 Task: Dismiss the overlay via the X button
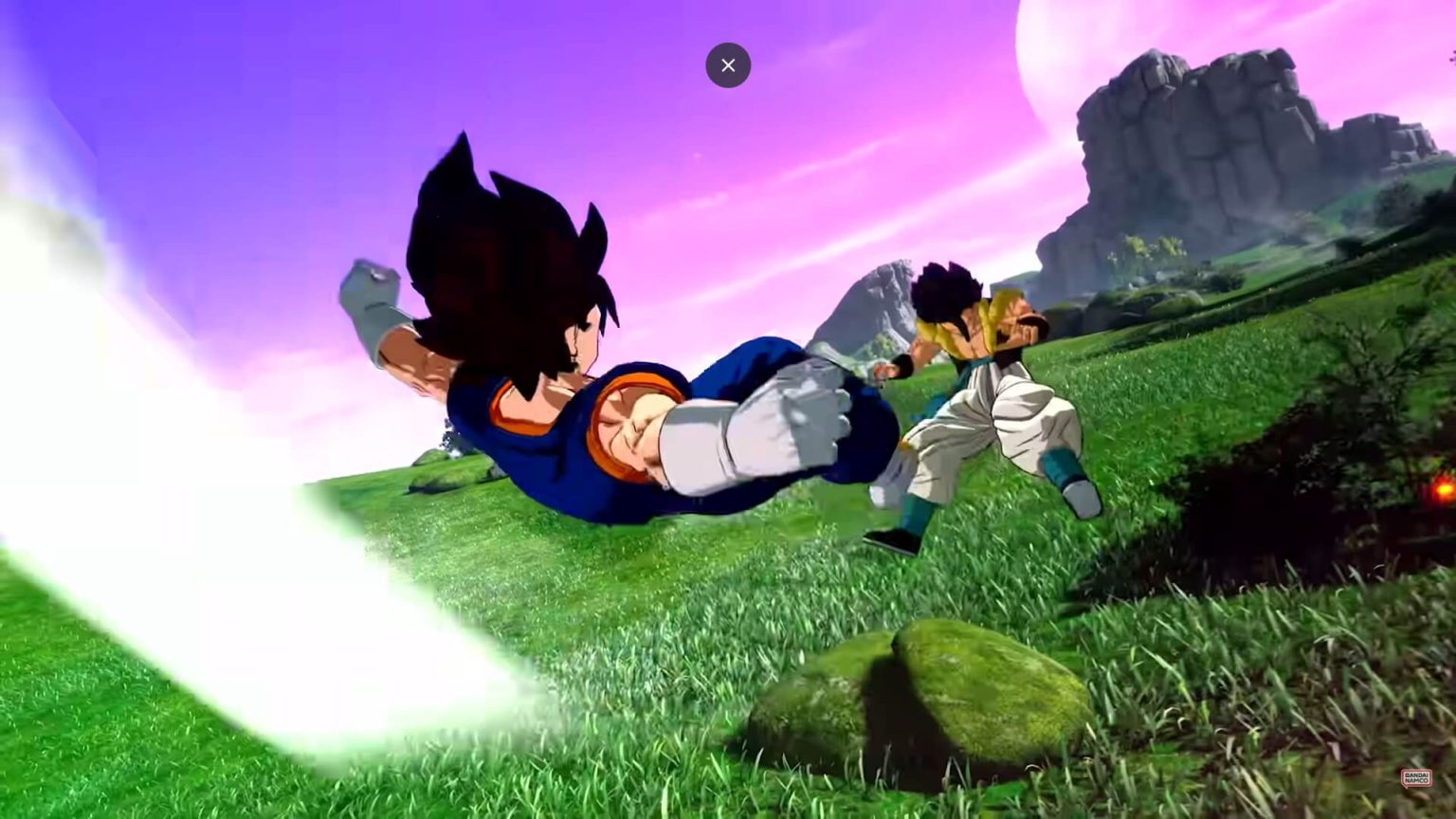point(728,64)
